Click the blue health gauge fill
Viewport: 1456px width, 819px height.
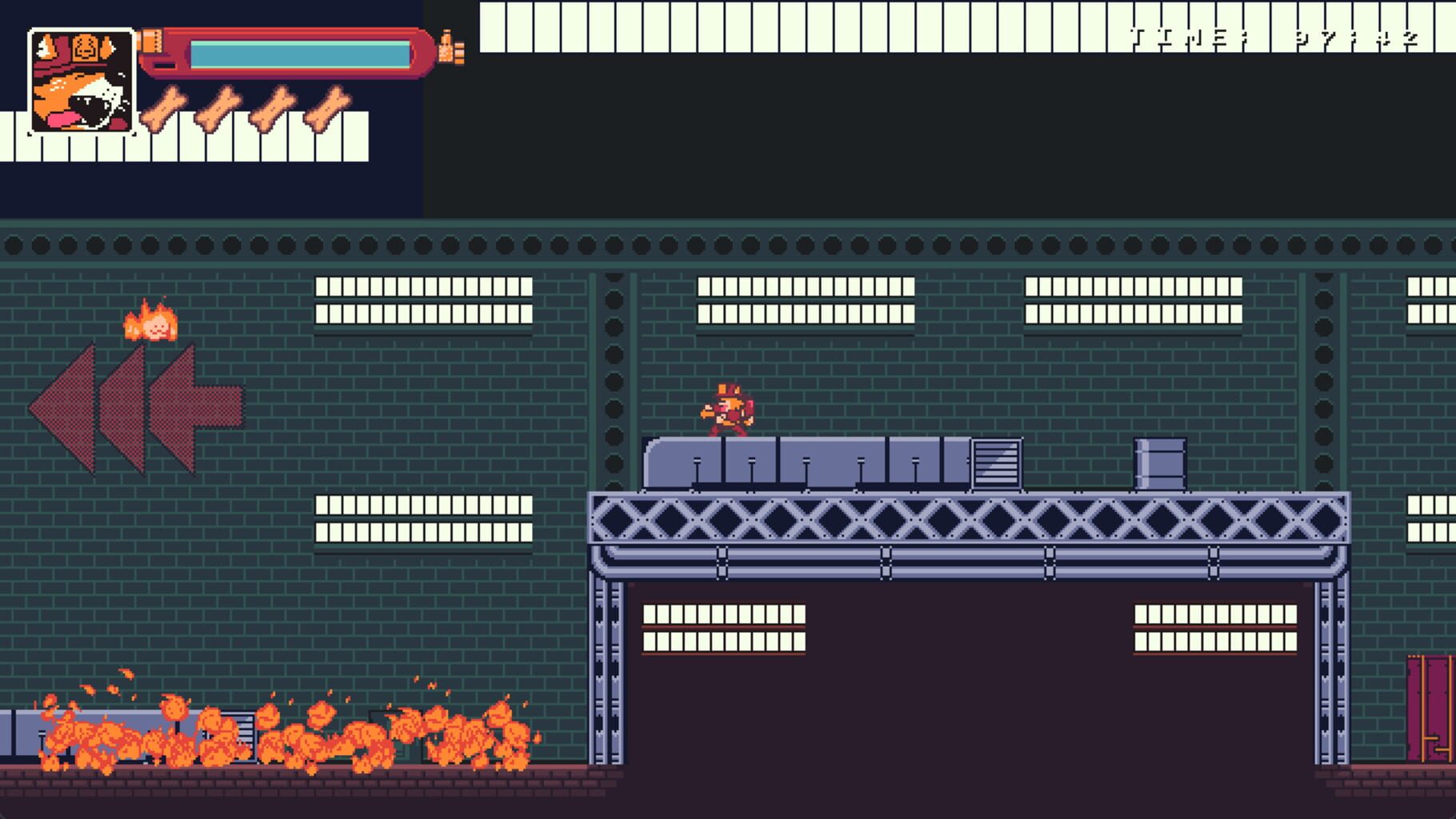tap(300, 52)
